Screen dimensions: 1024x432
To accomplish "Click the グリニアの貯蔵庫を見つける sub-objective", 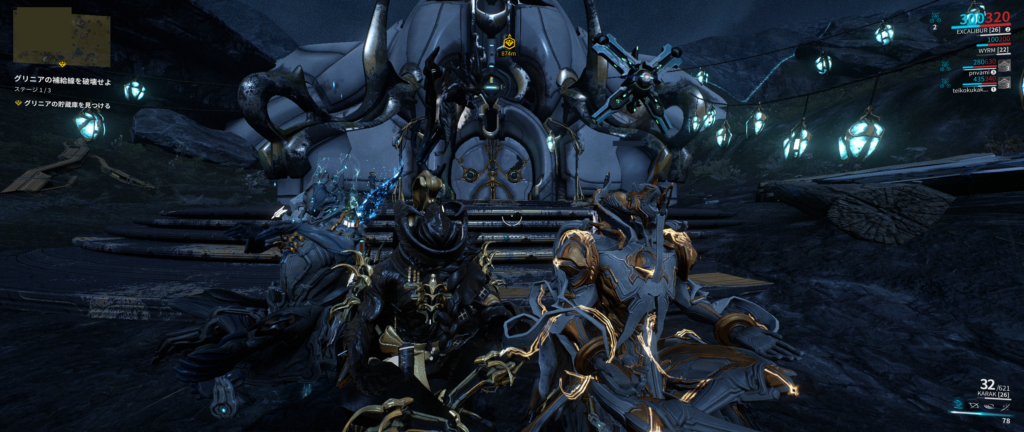I will pos(68,104).
